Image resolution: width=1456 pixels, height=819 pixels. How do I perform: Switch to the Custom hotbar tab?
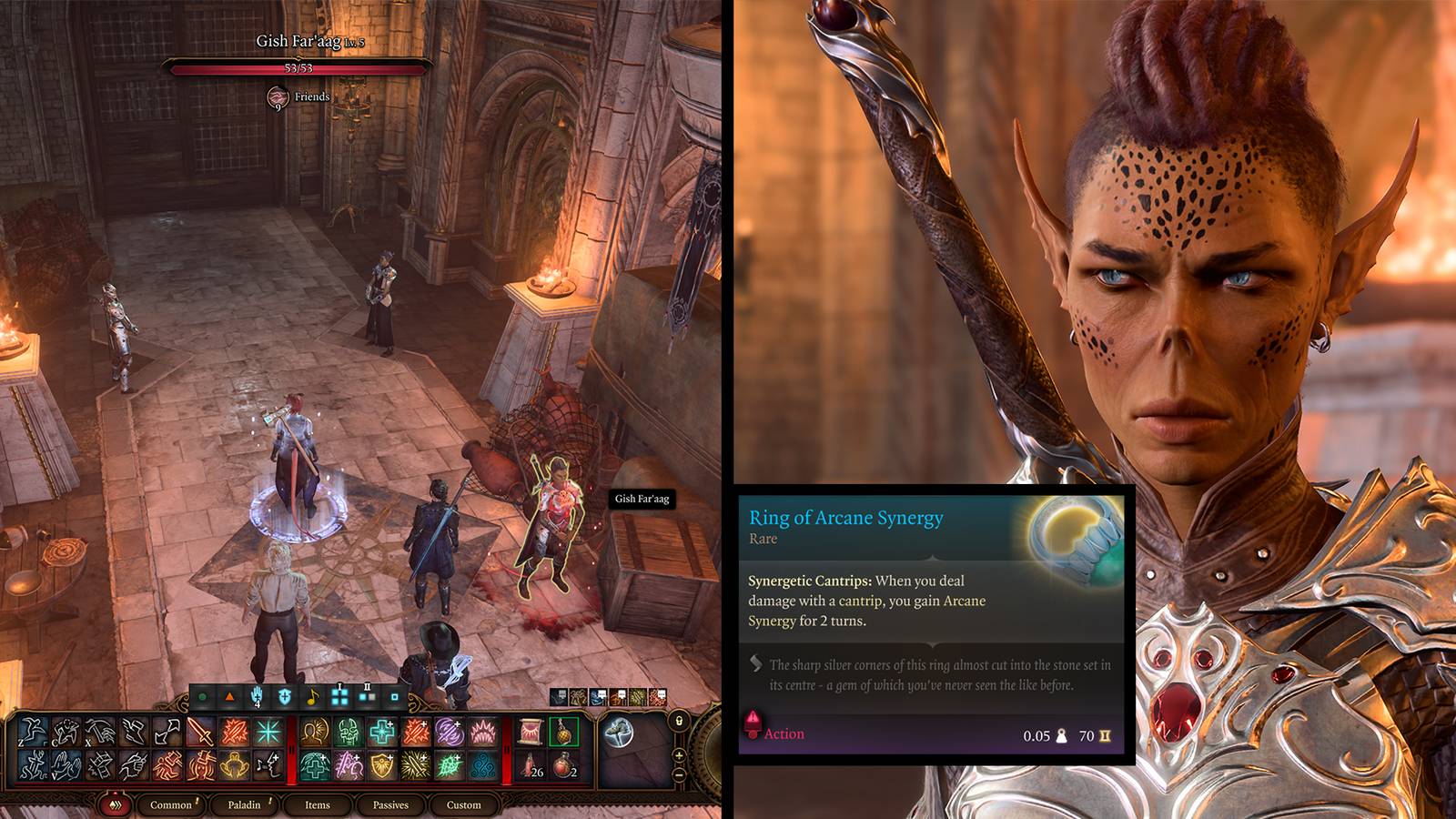(463, 804)
